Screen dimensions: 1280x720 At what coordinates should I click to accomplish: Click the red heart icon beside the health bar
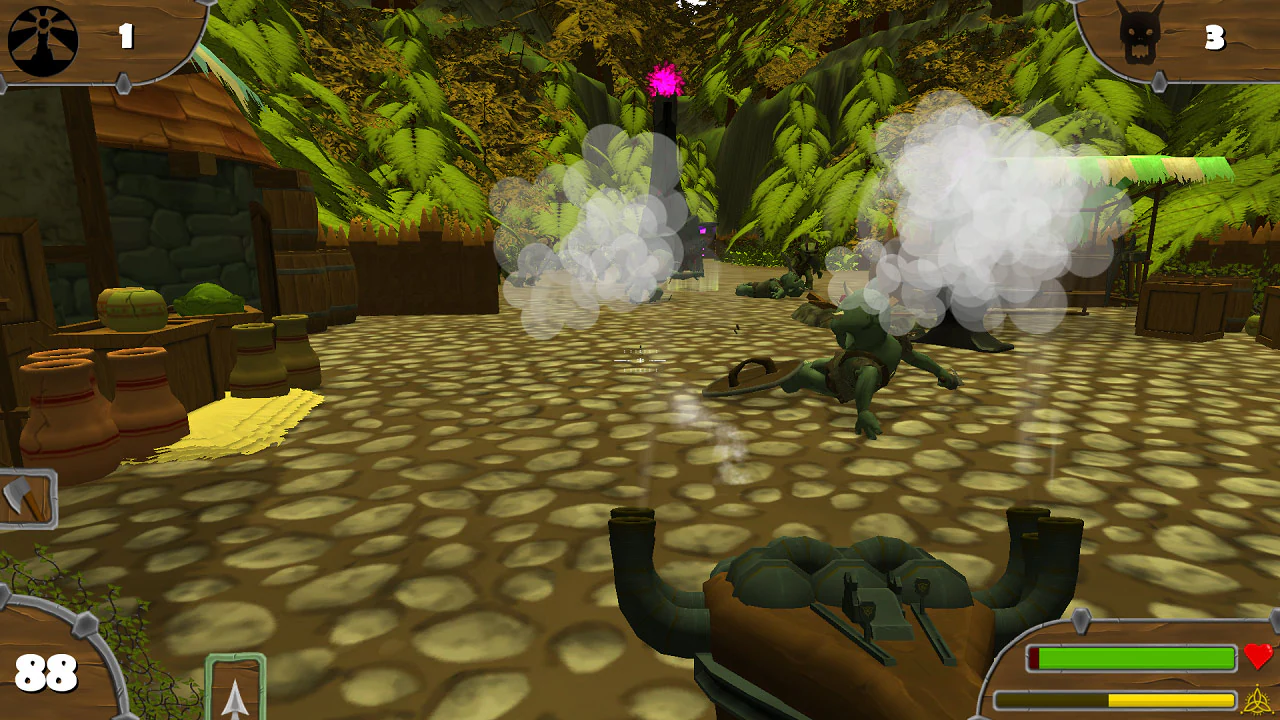tap(1258, 658)
